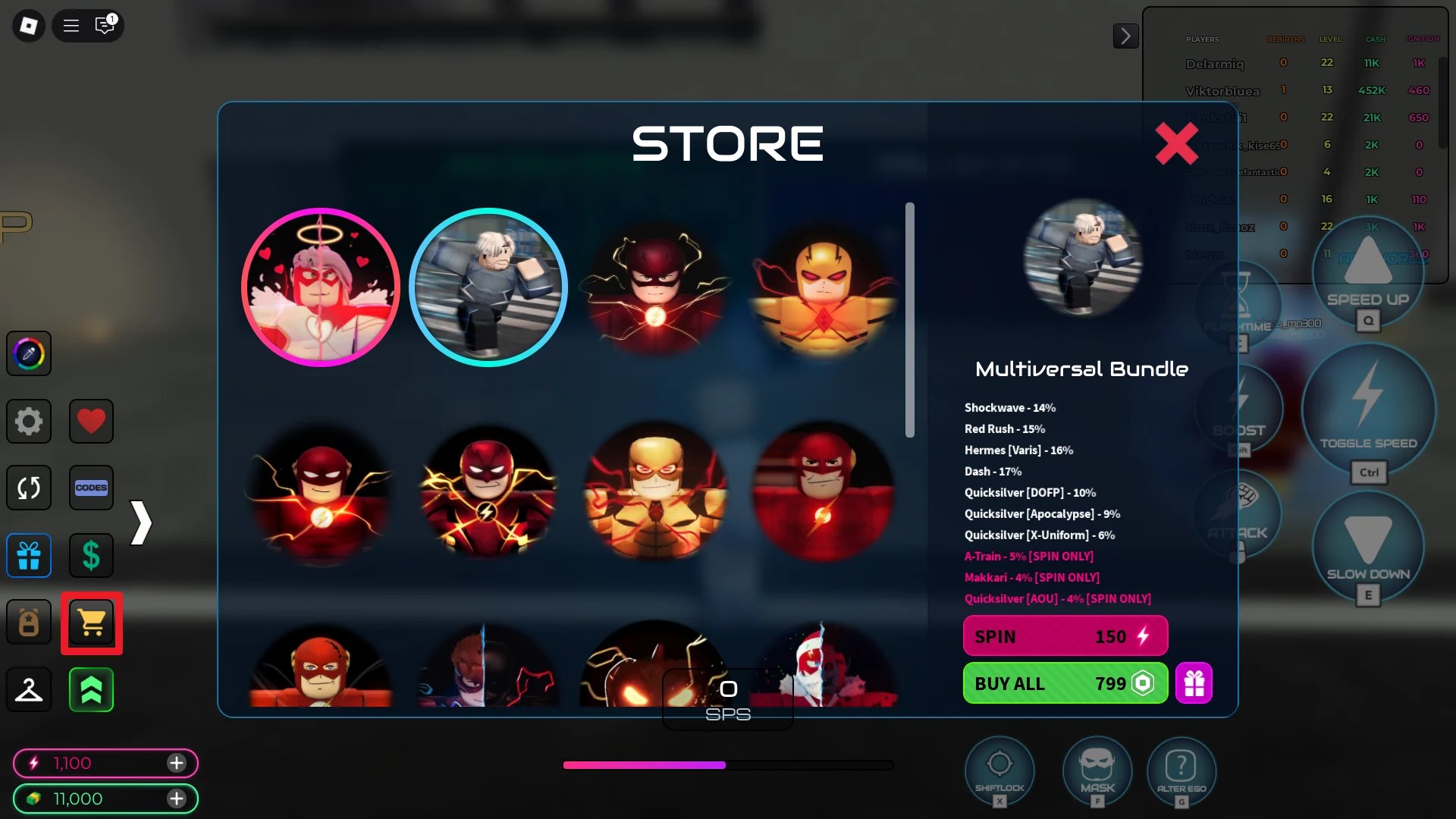Open the Codes menu
This screenshot has height=819, width=1456.
(91, 488)
